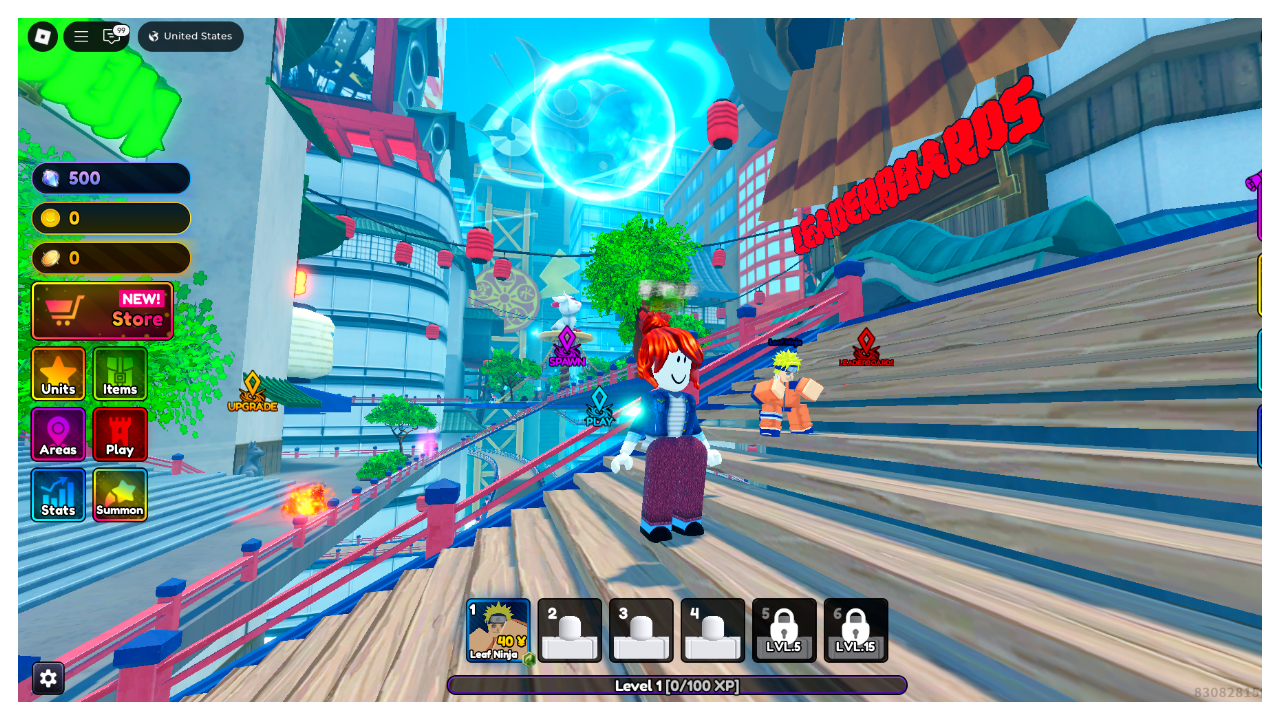1280x720 pixels.
Task: Open the gear settings button
Action: tap(48, 678)
